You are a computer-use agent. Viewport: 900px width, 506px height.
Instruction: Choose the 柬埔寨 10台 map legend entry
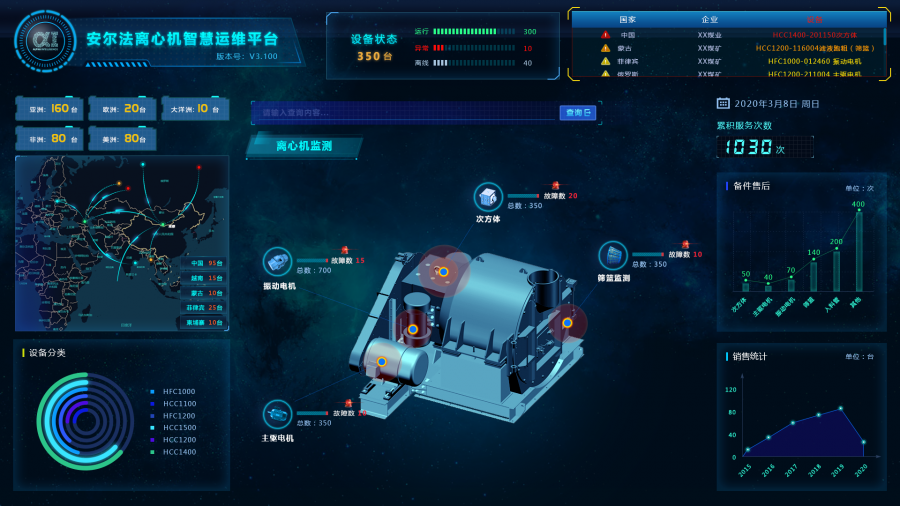click(x=205, y=322)
